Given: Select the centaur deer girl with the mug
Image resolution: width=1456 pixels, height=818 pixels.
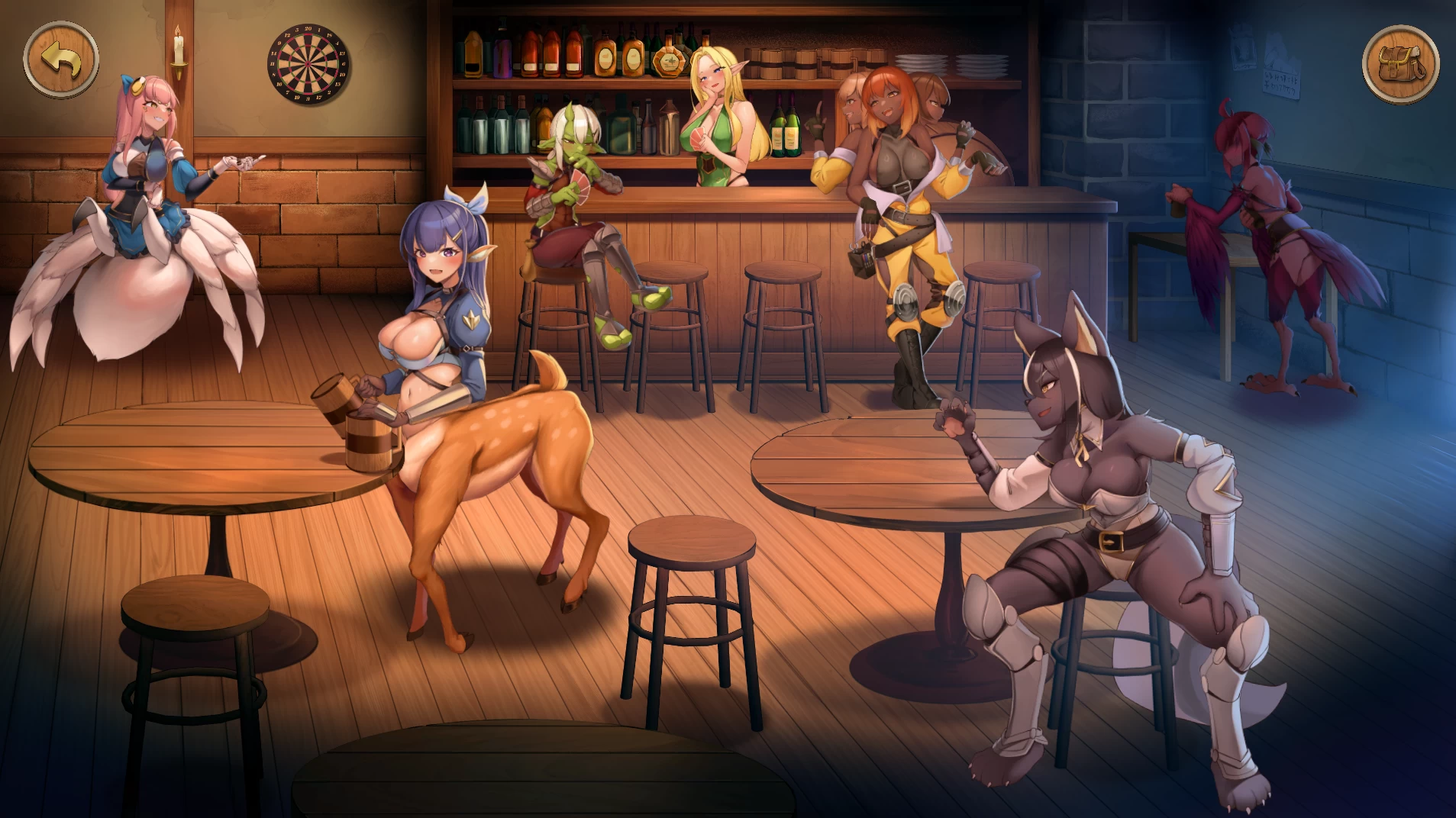Looking at the screenshot, I should [x=443, y=328].
